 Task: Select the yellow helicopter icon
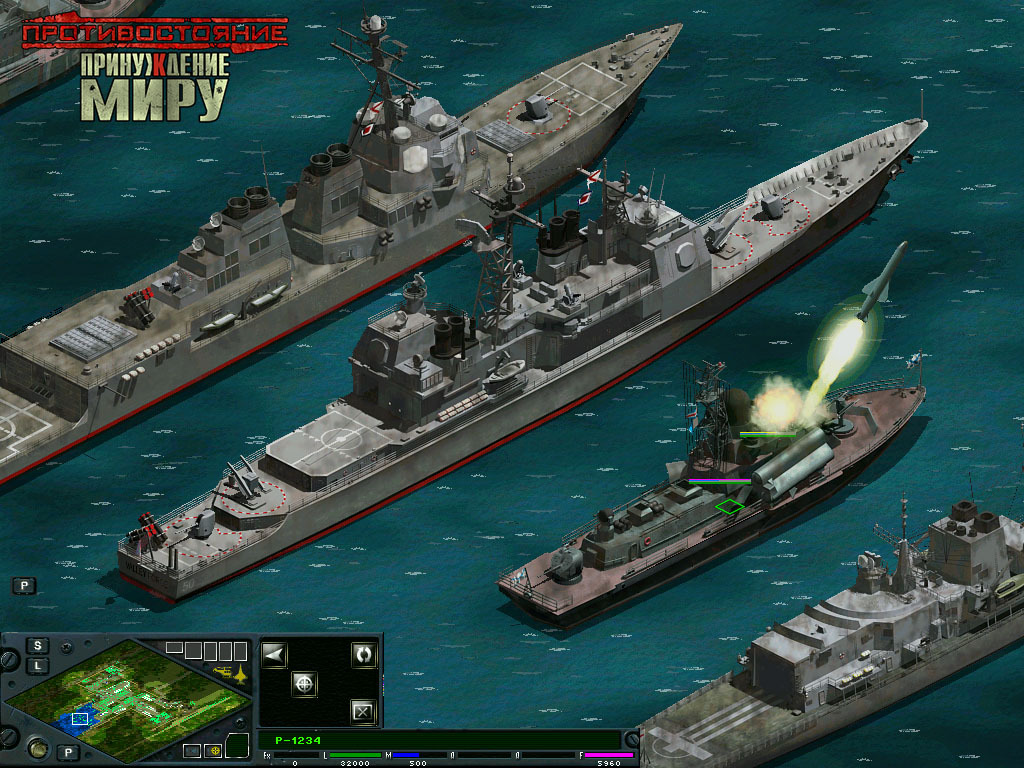pyautogui.click(x=220, y=670)
